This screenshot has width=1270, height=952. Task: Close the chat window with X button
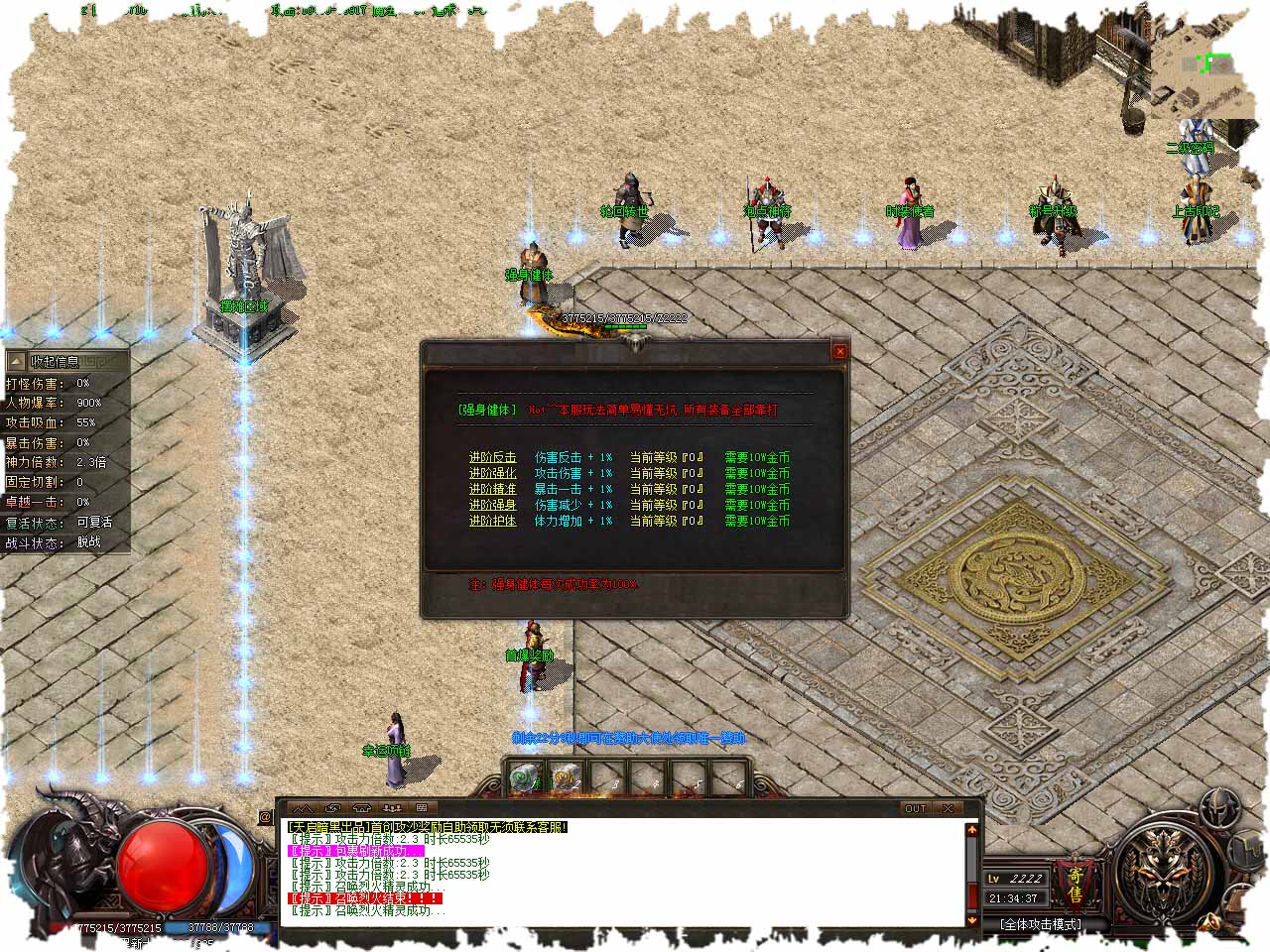pos(948,809)
